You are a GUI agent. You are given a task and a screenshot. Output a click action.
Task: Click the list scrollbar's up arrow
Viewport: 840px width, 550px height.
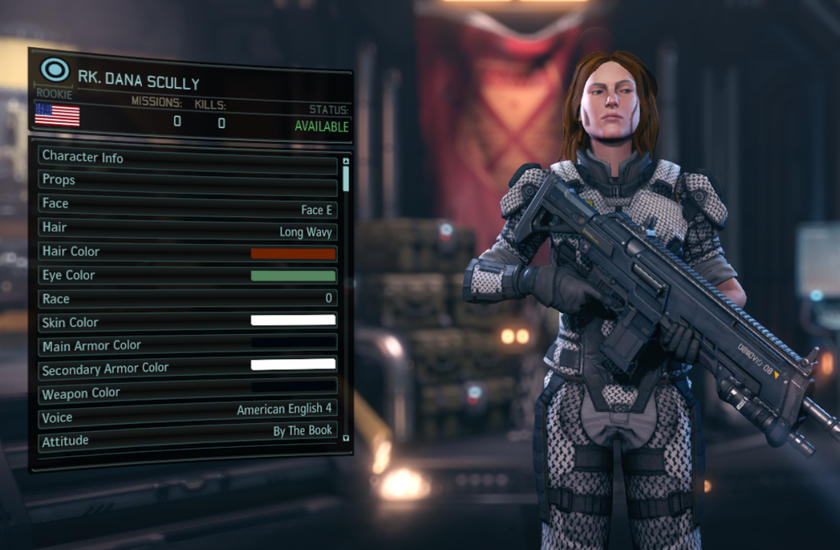(x=346, y=159)
